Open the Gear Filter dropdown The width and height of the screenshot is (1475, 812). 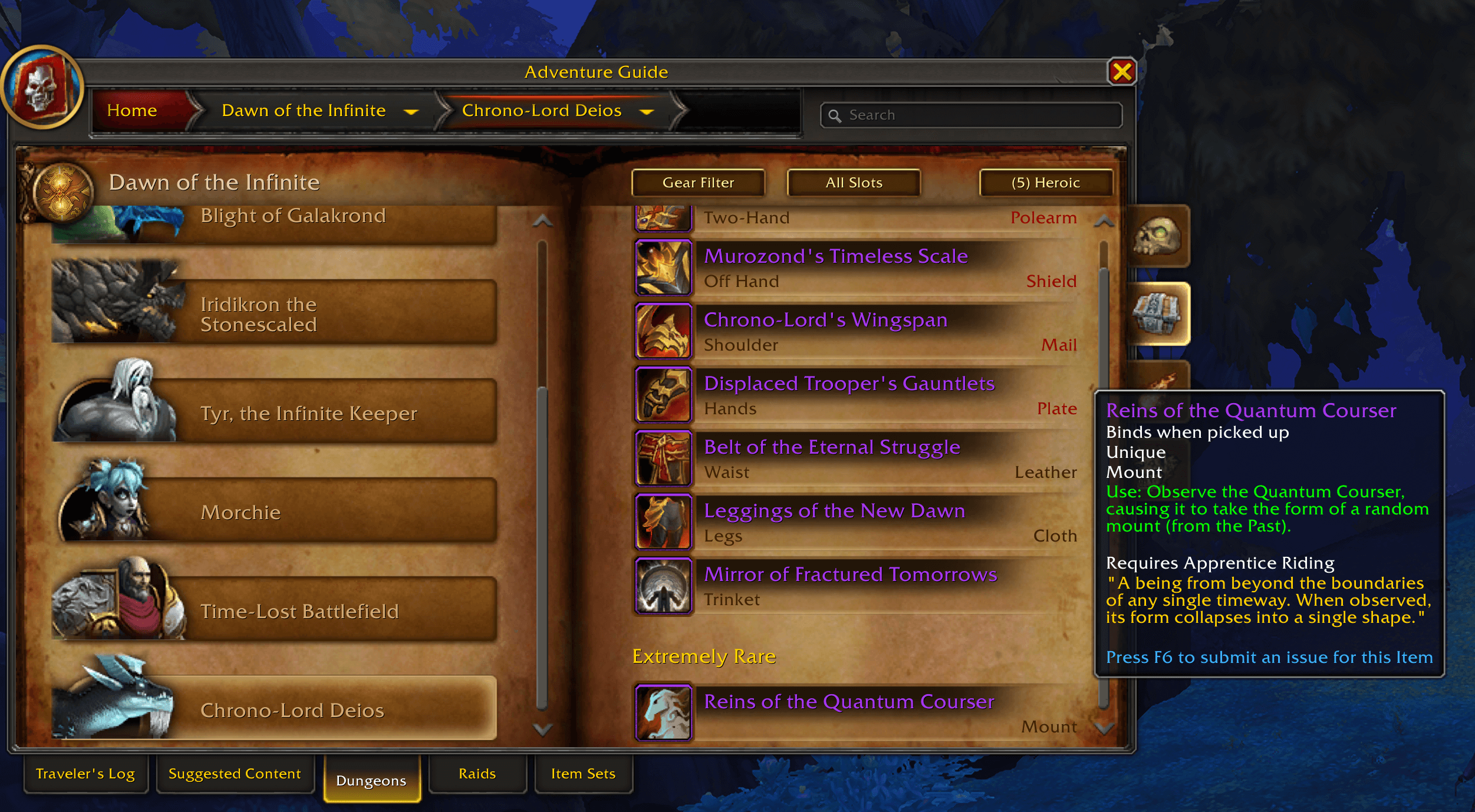pos(698,183)
